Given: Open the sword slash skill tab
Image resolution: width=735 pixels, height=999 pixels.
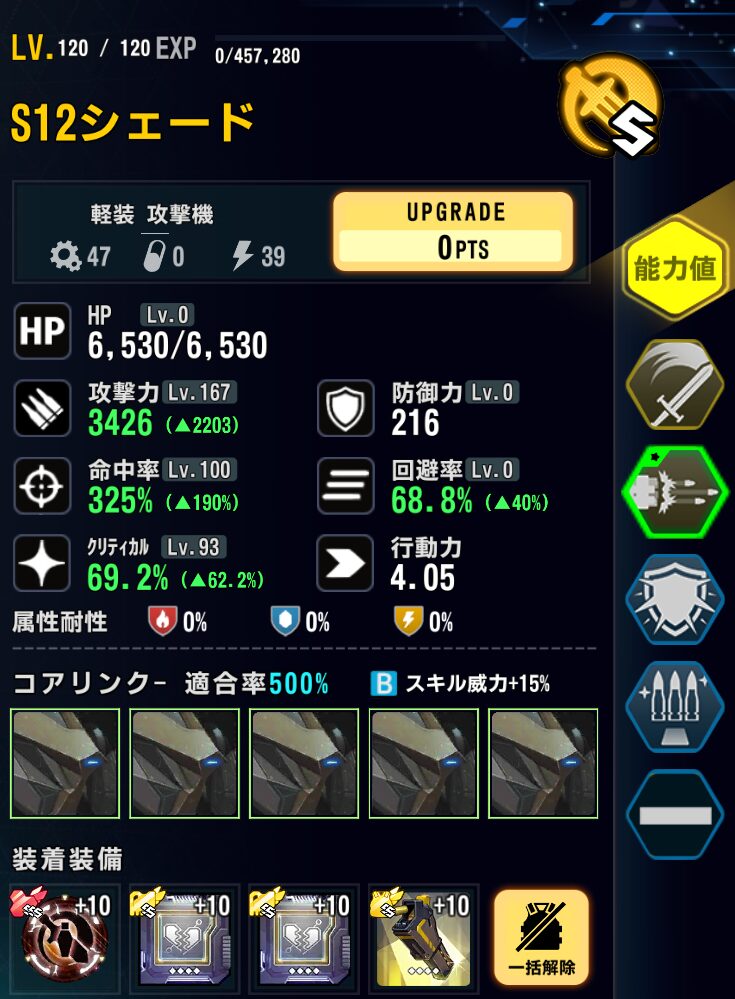Looking at the screenshot, I should click(675, 382).
